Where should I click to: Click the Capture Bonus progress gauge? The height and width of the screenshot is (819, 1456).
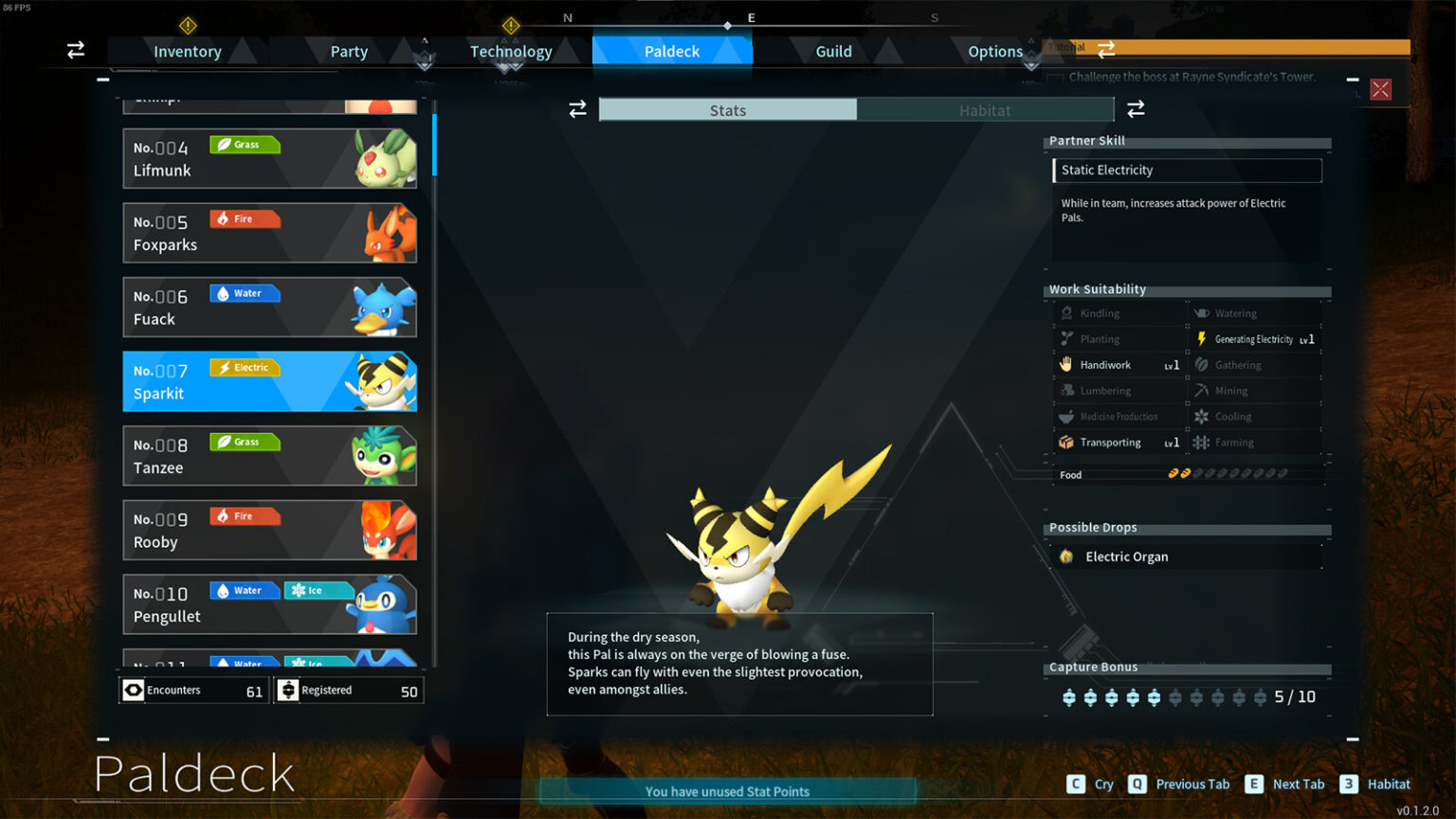click(x=1166, y=697)
